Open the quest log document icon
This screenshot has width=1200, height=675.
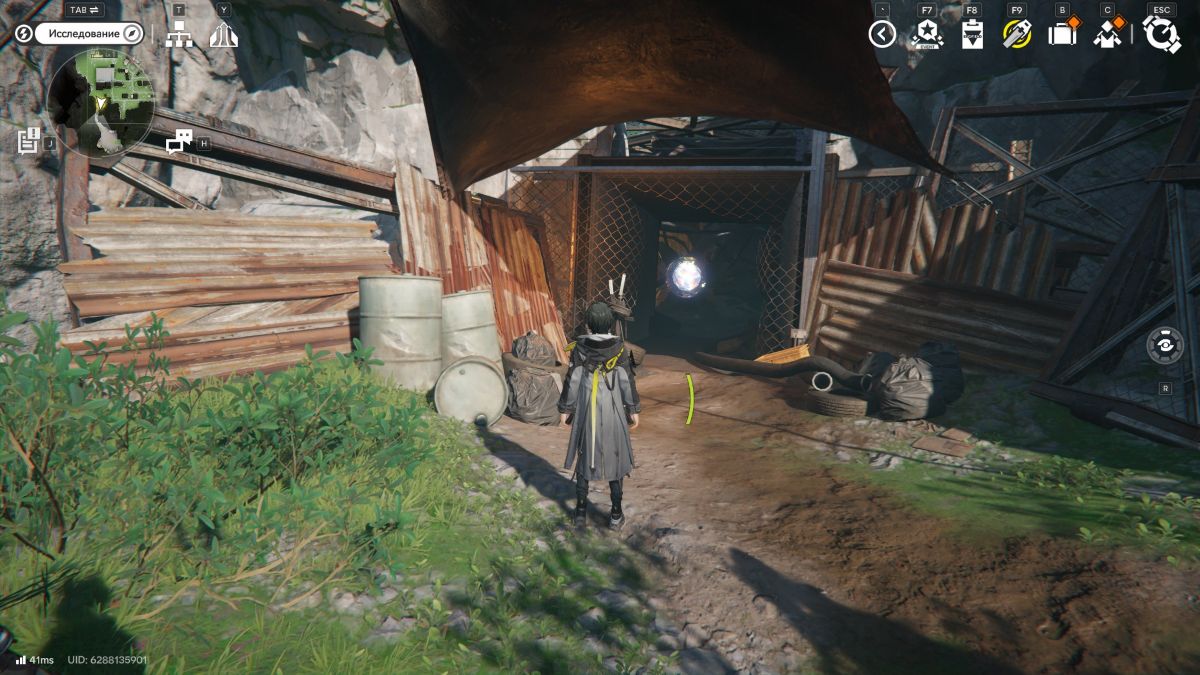[x=28, y=141]
